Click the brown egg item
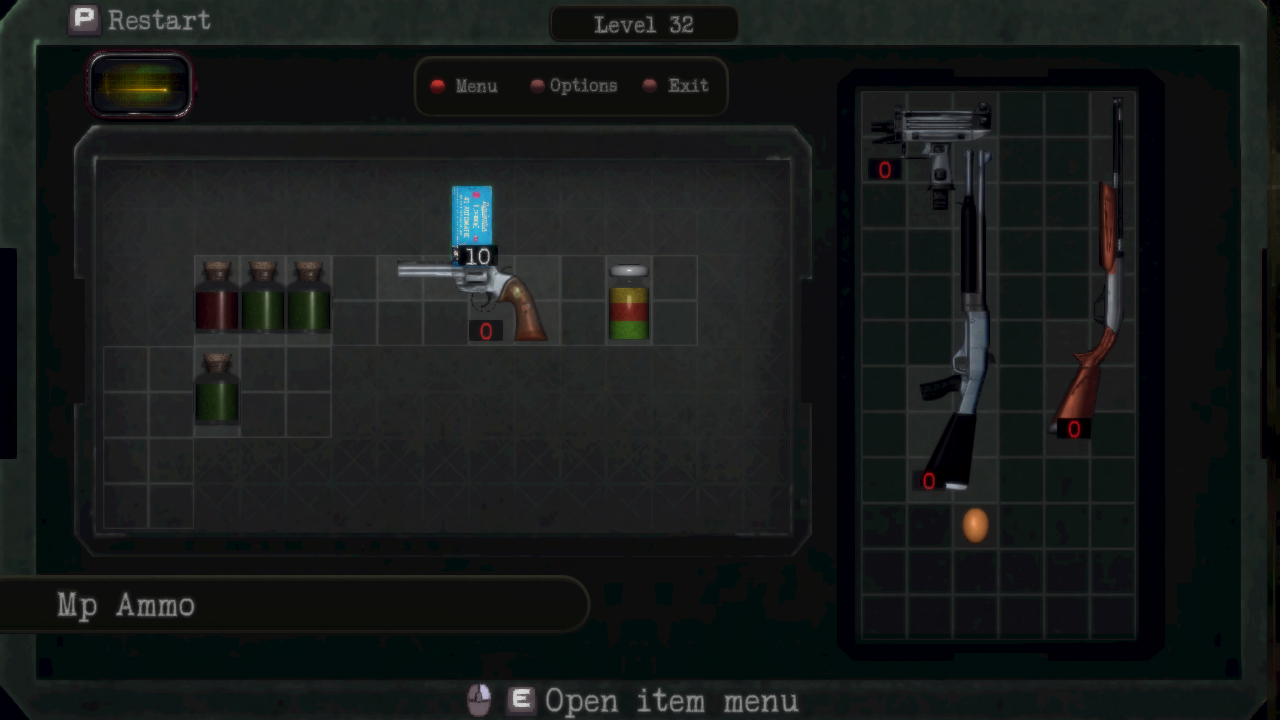Screen dimensions: 1280x720 click(975, 525)
